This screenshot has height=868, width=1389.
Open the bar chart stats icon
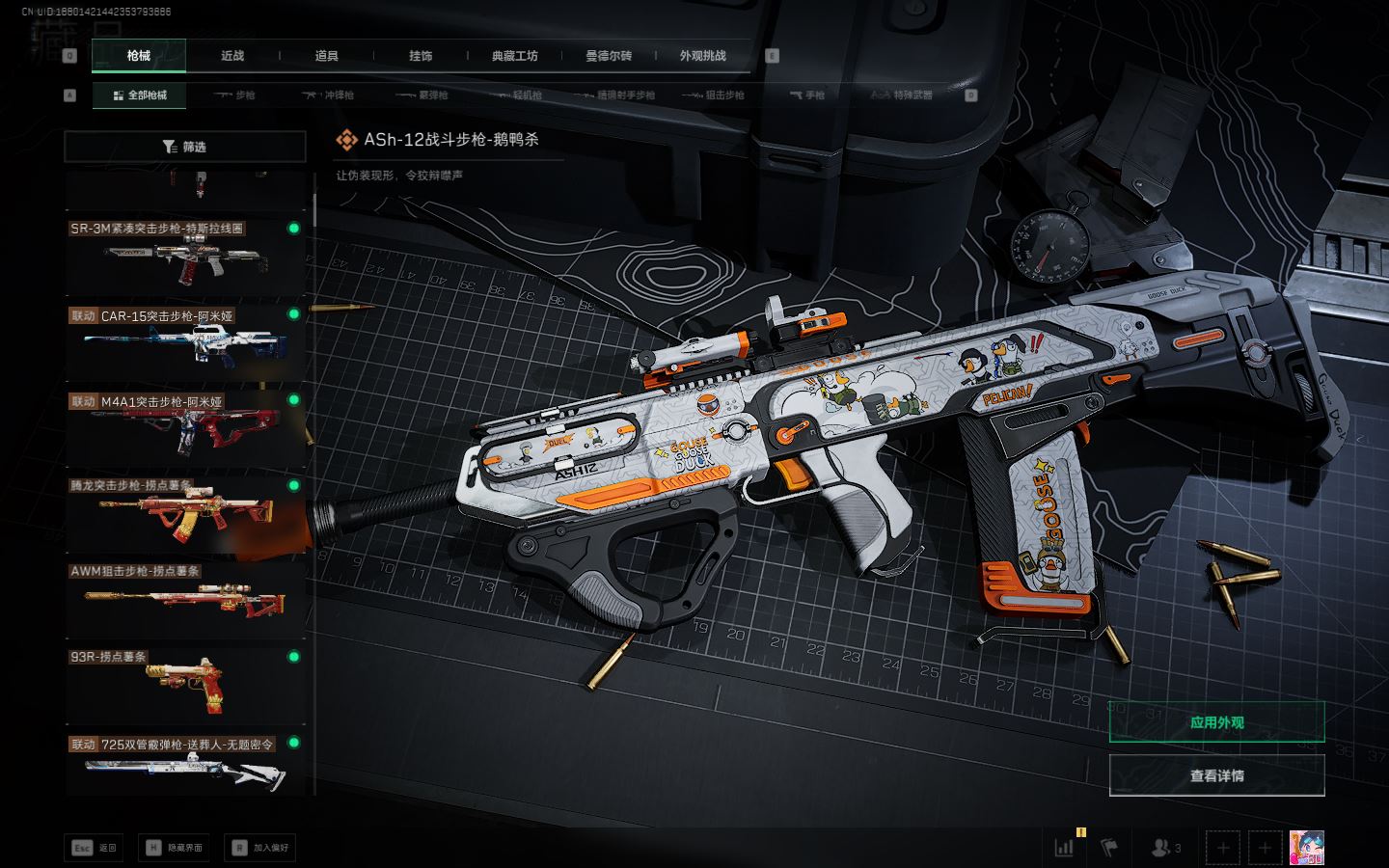tap(1064, 848)
